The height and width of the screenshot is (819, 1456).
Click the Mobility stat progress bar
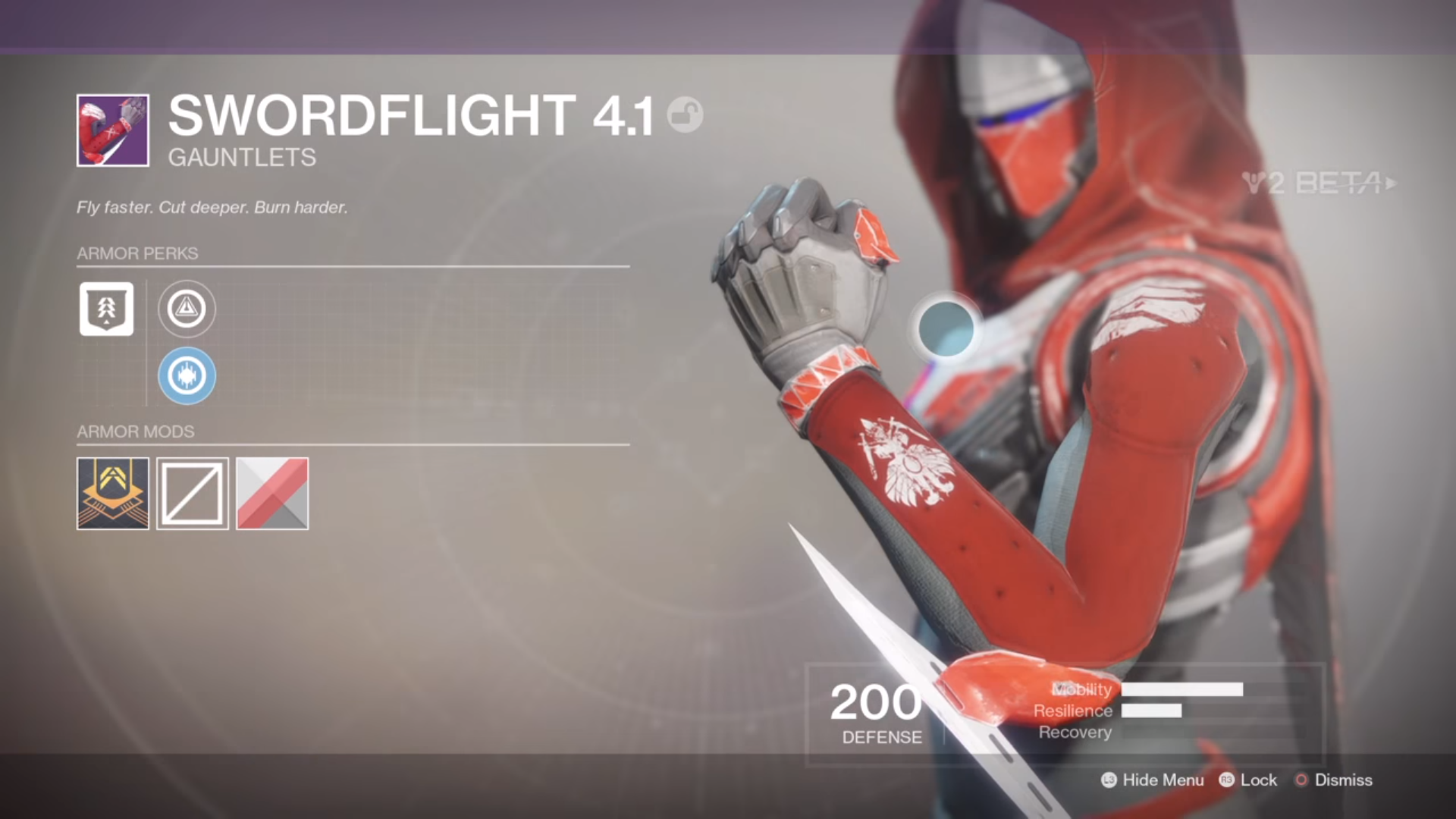click(1183, 689)
